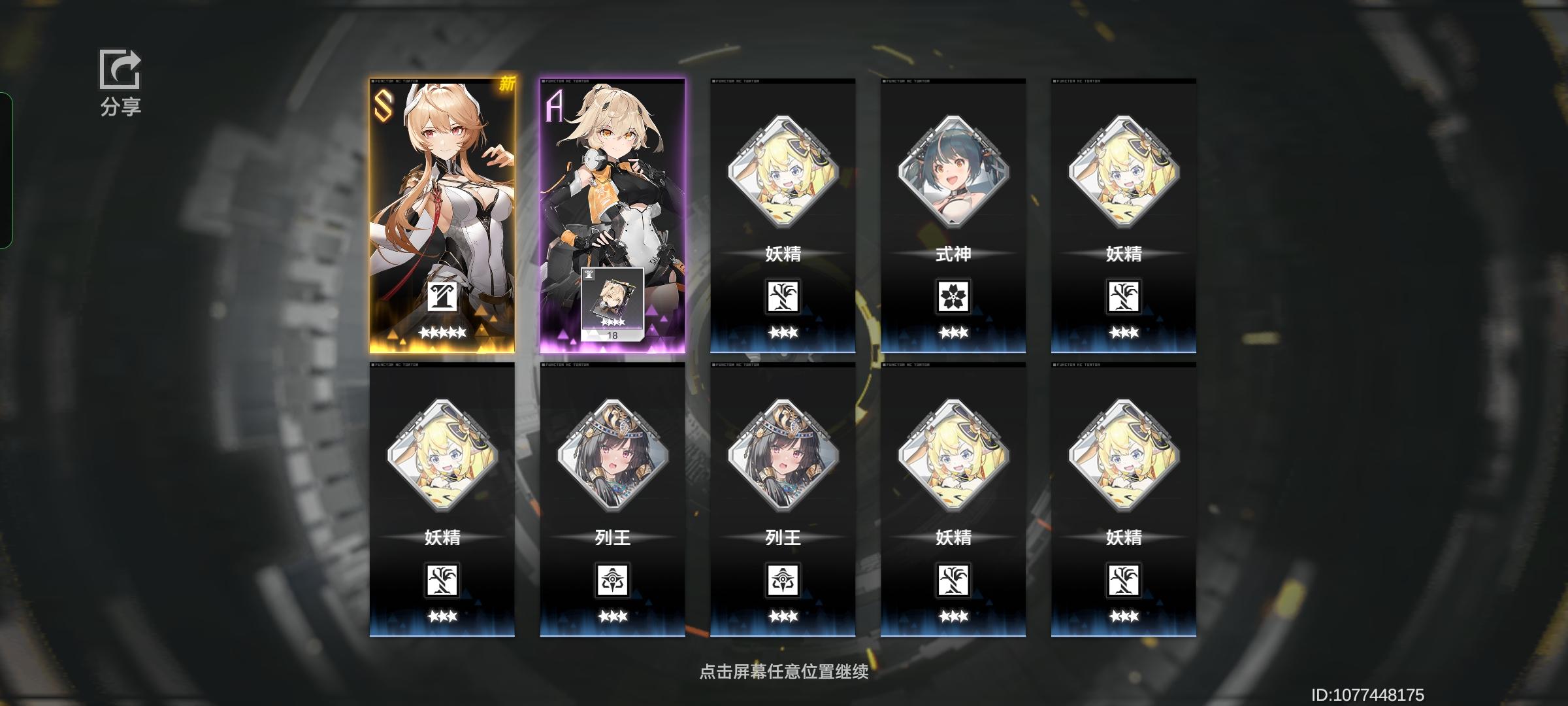Click the tree icon on the bottom-right 妖精 card

point(1122,579)
